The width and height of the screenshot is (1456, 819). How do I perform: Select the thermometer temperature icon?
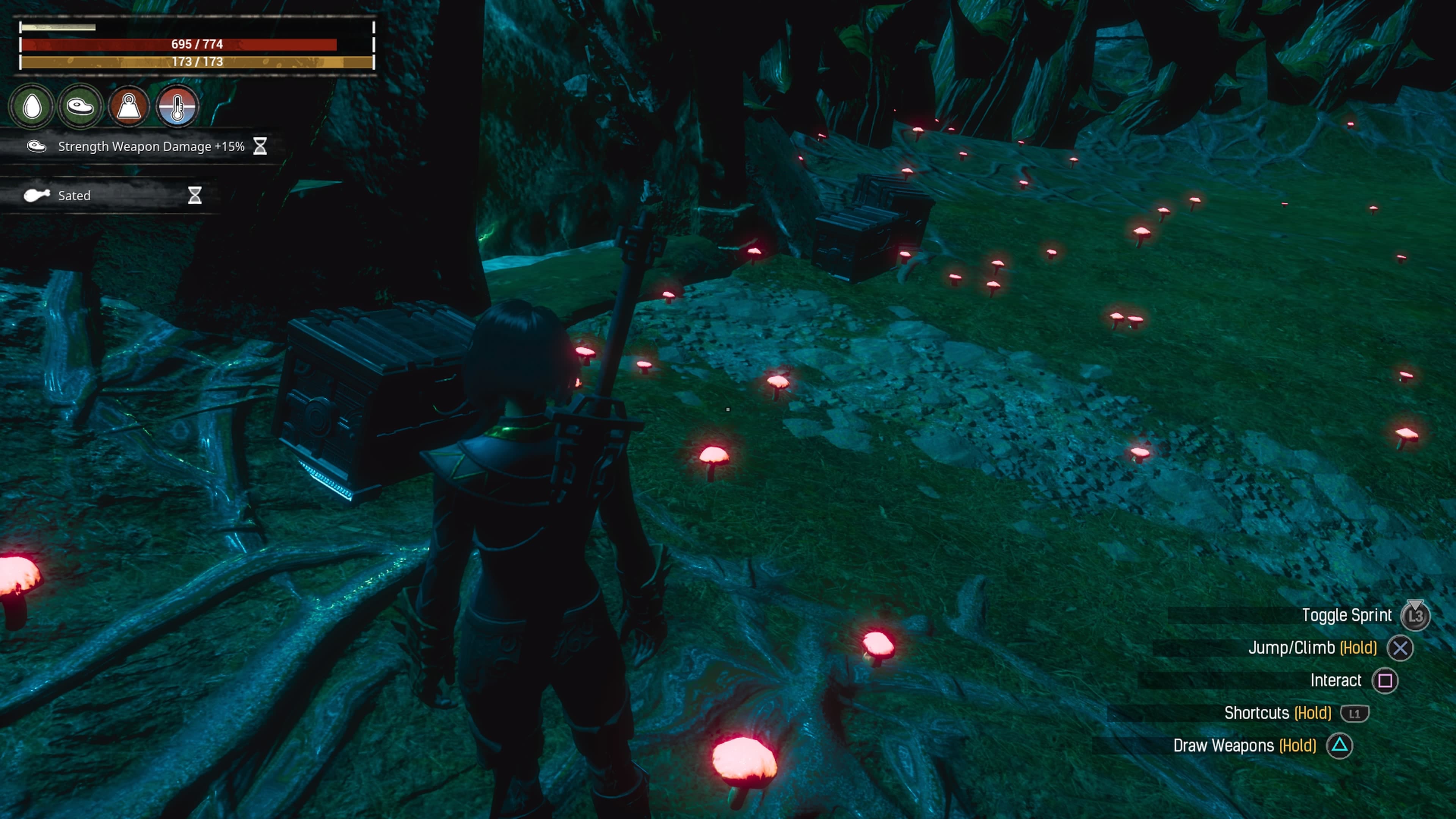coord(177,106)
